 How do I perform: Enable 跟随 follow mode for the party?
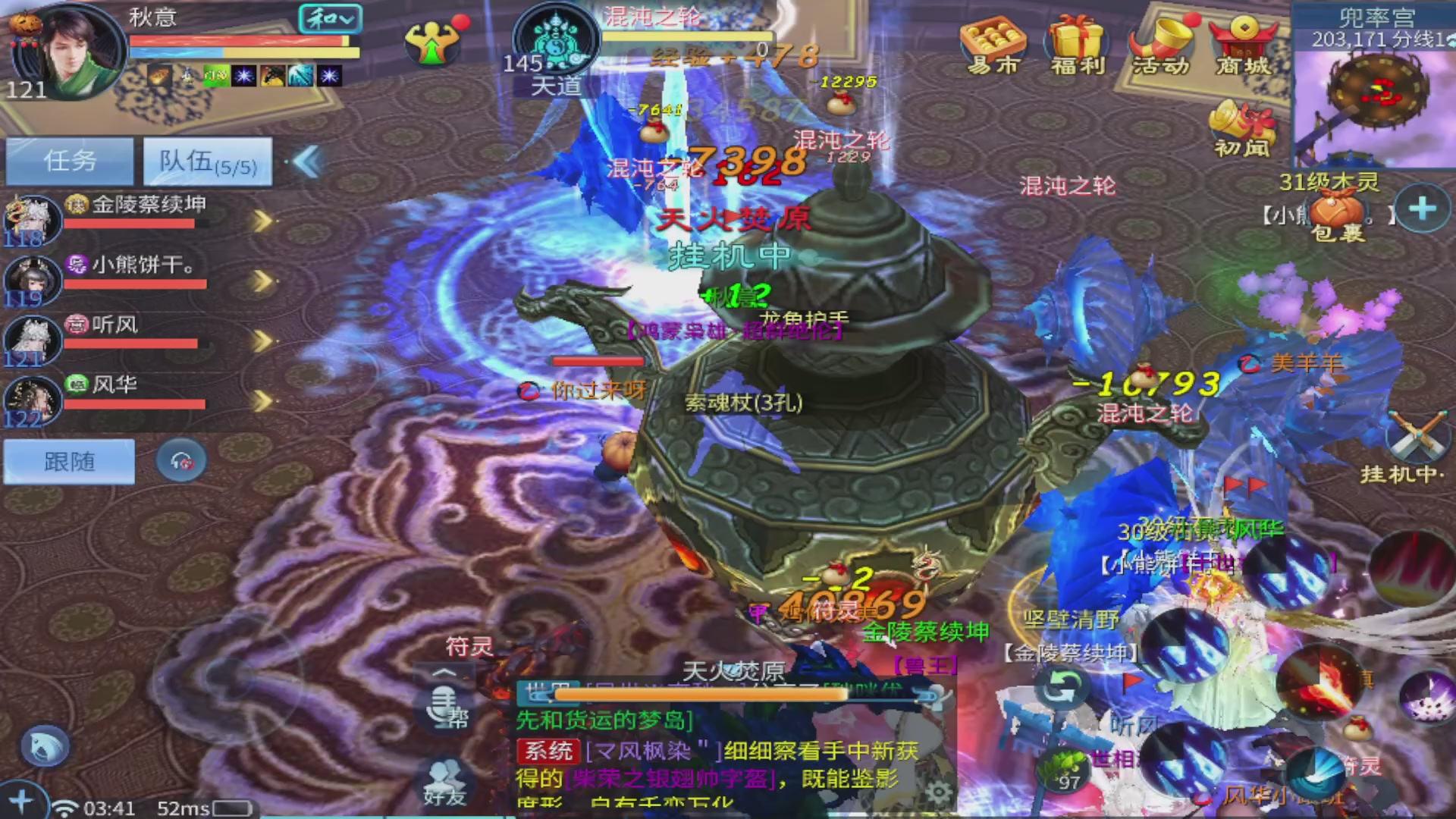tap(68, 461)
